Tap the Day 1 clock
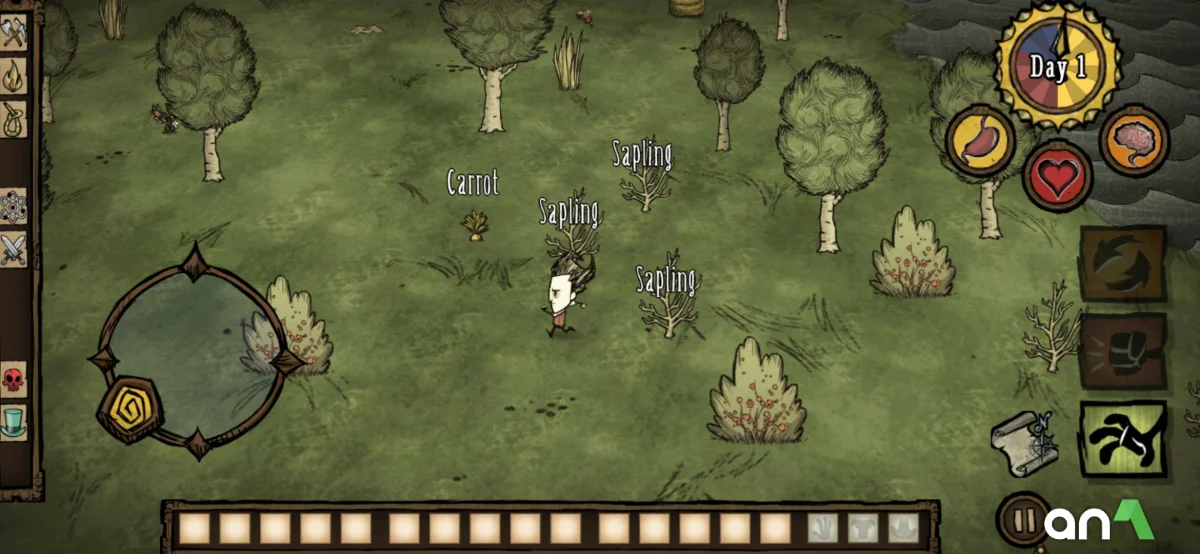 pyautogui.click(x=1057, y=67)
